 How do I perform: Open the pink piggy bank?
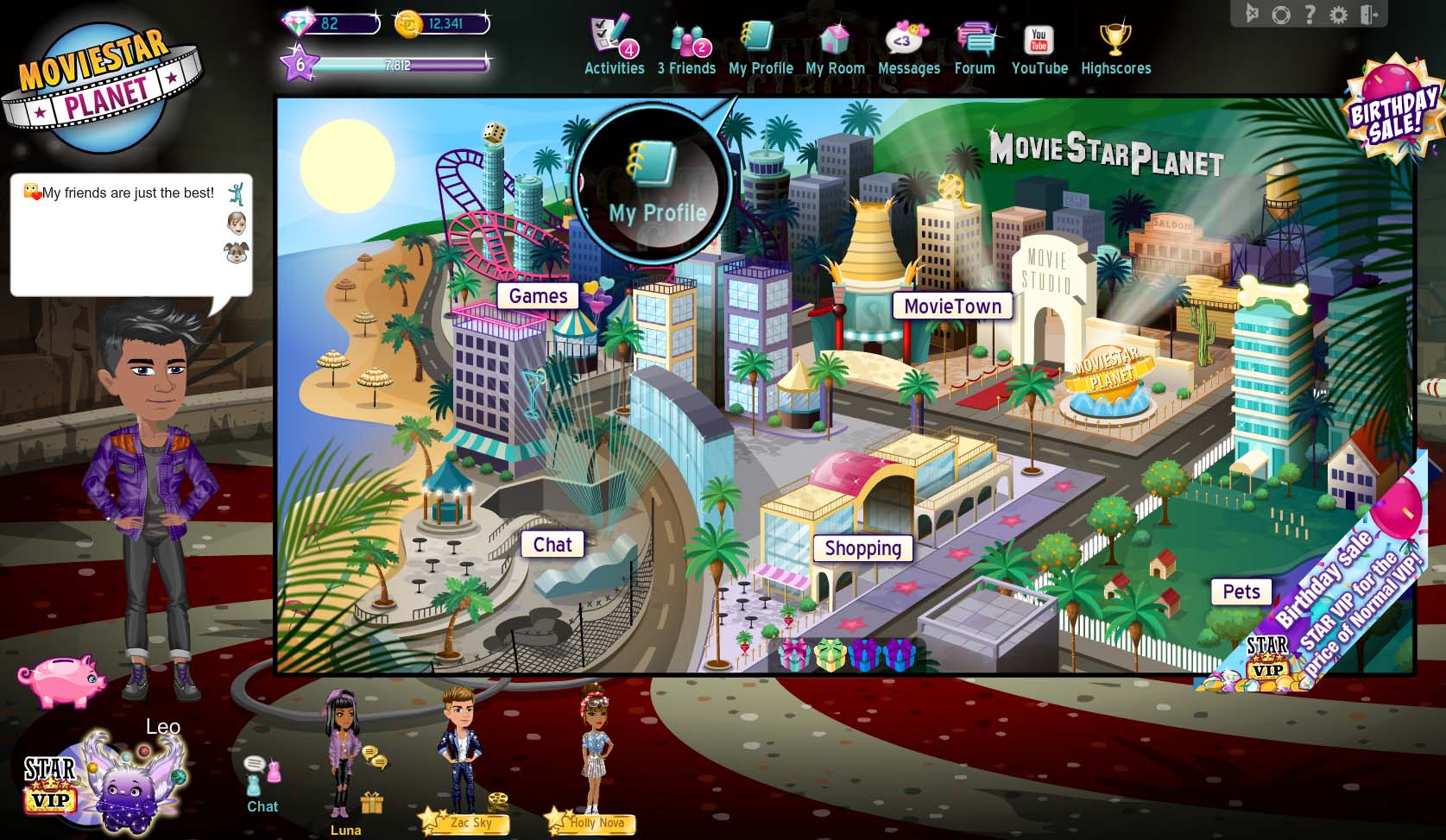point(62,679)
